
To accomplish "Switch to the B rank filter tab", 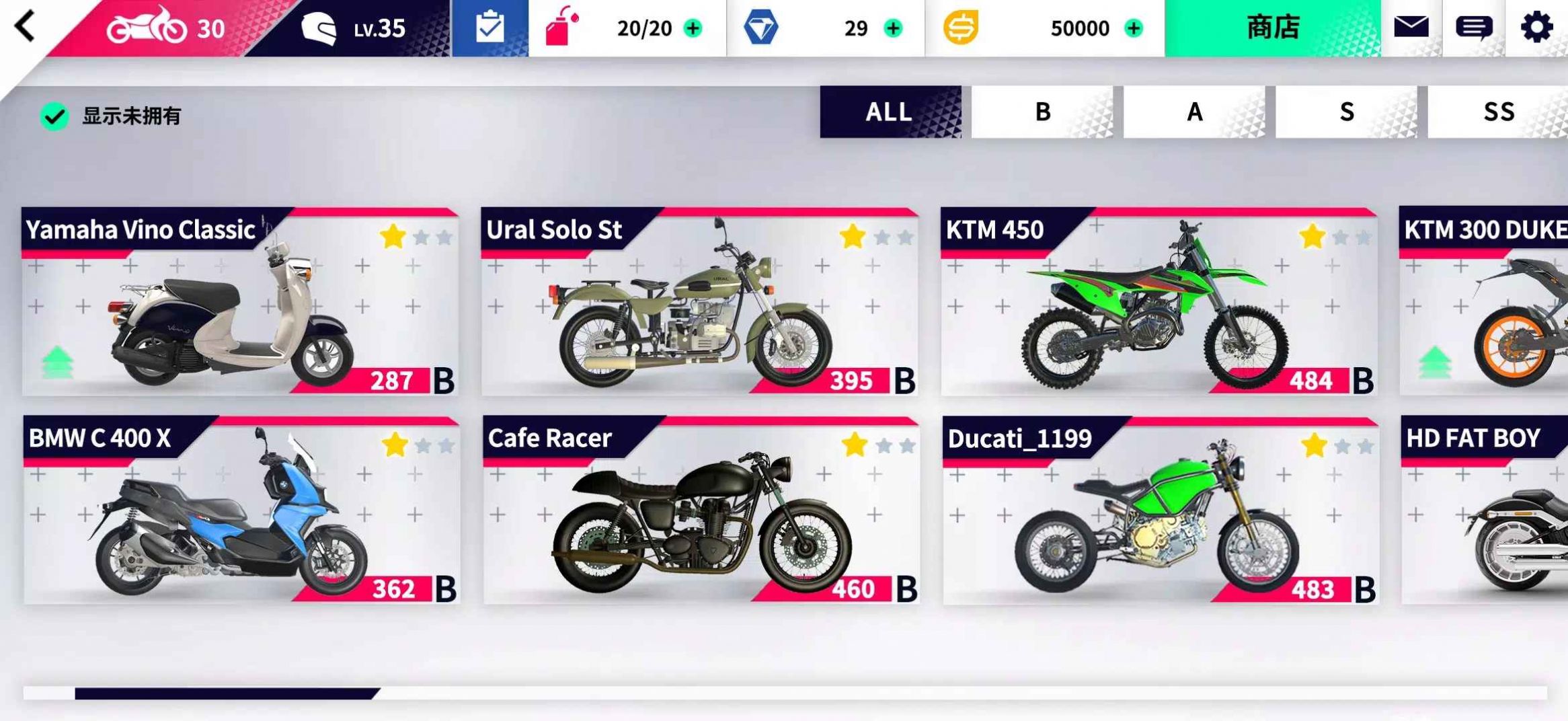I will click(x=1042, y=112).
